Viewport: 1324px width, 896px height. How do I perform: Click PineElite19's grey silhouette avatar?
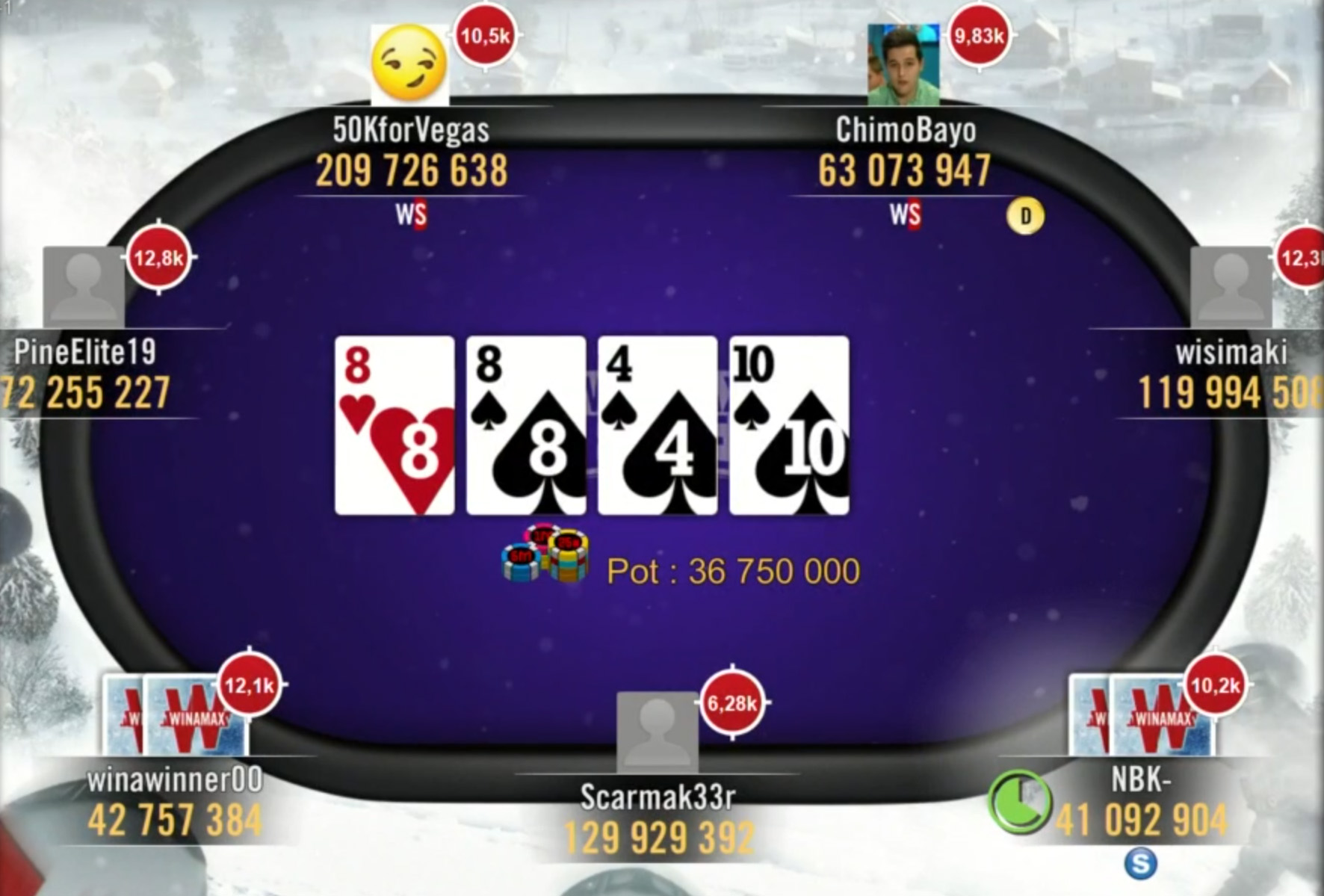[84, 286]
